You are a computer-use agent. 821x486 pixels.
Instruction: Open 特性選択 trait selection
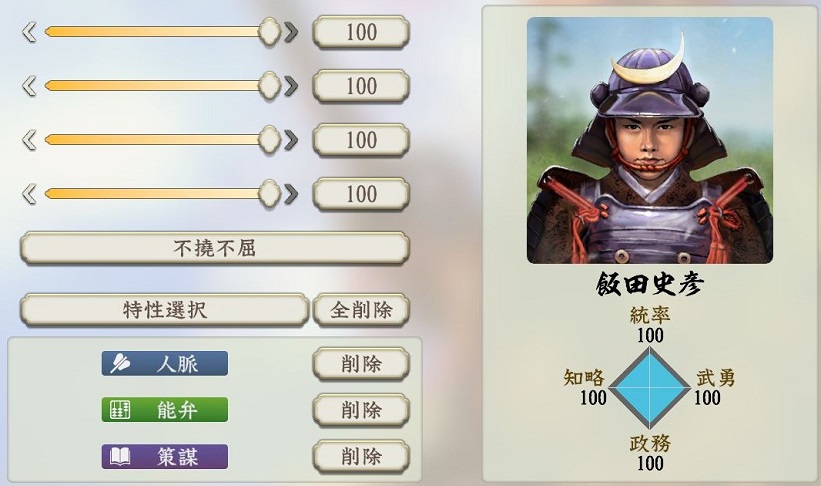click(164, 310)
